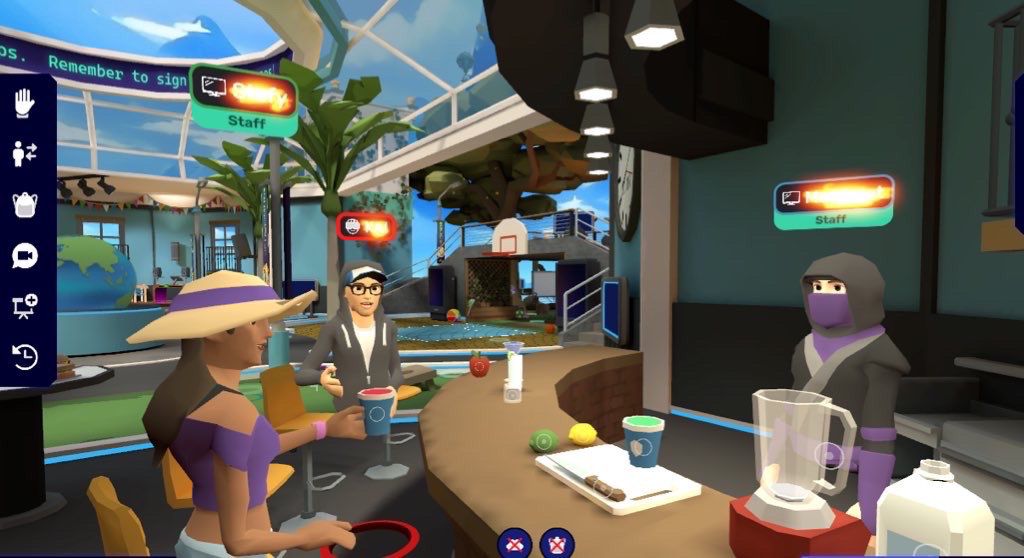The width and height of the screenshot is (1024, 558).
Task: Raise your hand with the hand icon
Action: click(24, 103)
